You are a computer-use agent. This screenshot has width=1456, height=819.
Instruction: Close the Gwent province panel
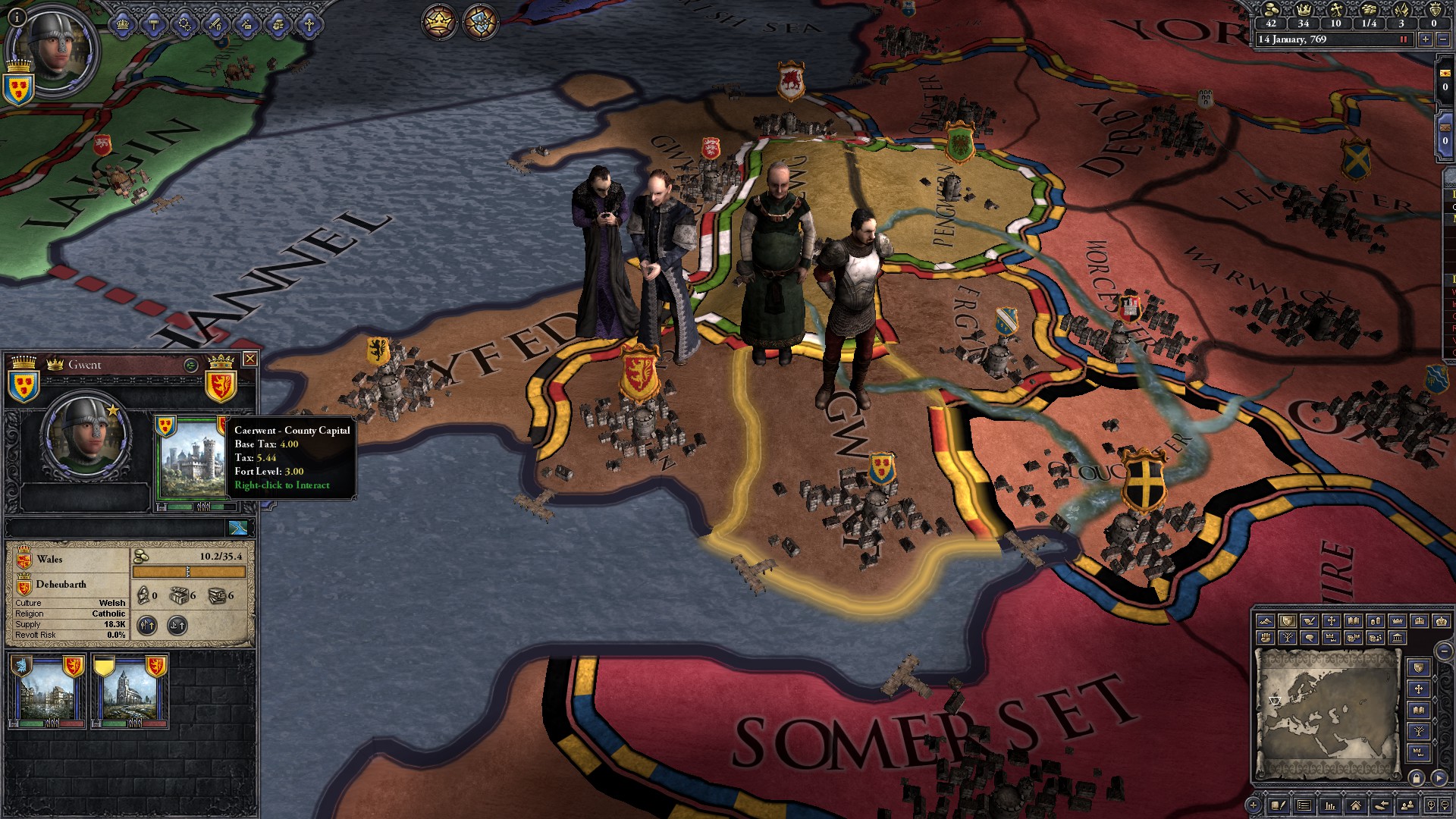coord(249,359)
